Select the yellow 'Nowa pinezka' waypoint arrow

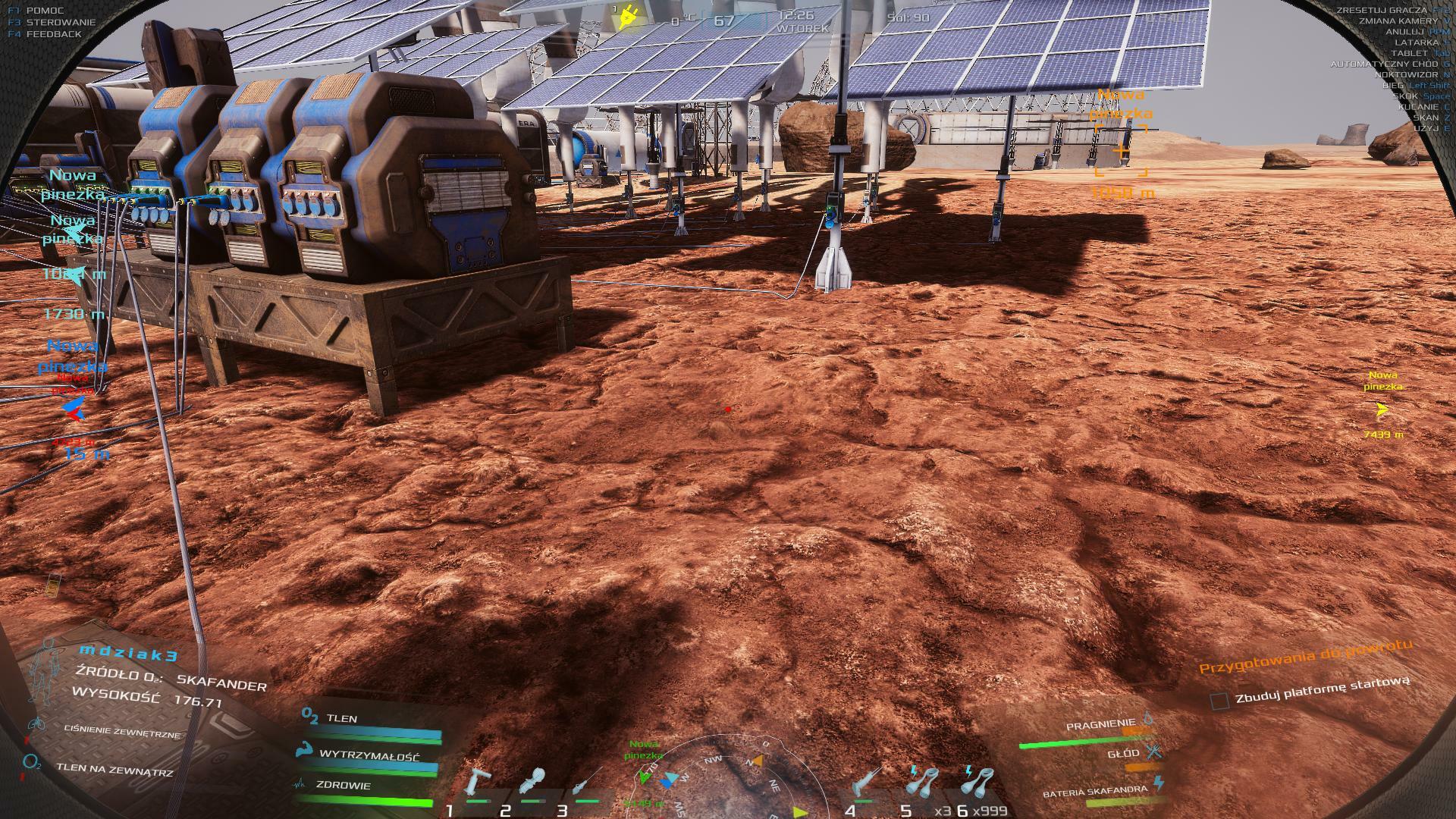pyautogui.click(x=1382, y=410)
